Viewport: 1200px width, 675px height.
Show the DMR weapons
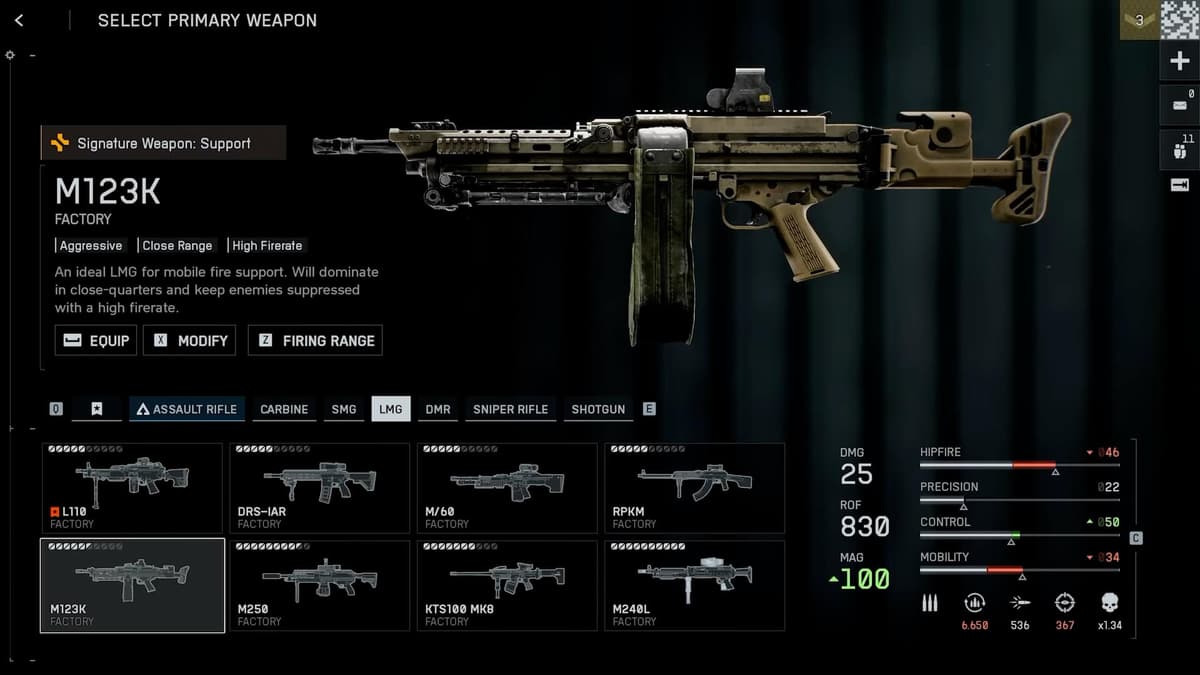(x=437, y=409)
